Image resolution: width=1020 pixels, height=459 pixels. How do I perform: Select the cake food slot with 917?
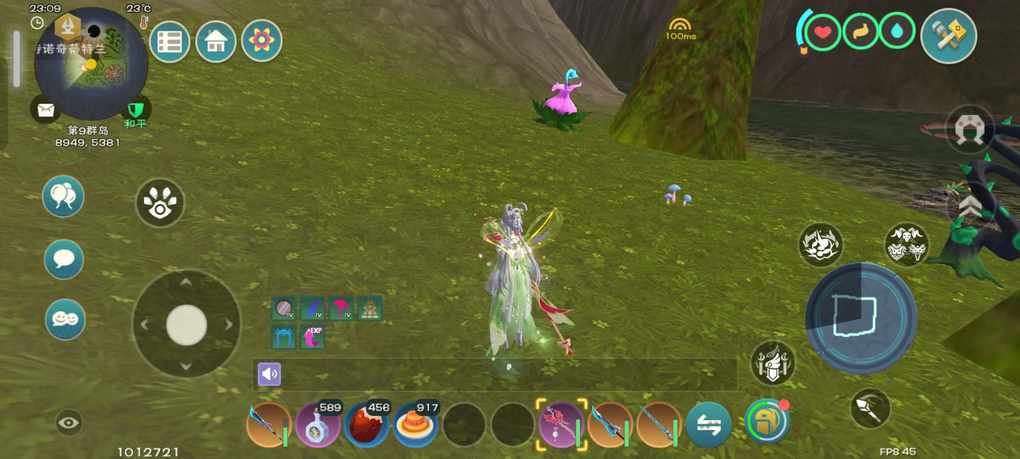point(415,425)
